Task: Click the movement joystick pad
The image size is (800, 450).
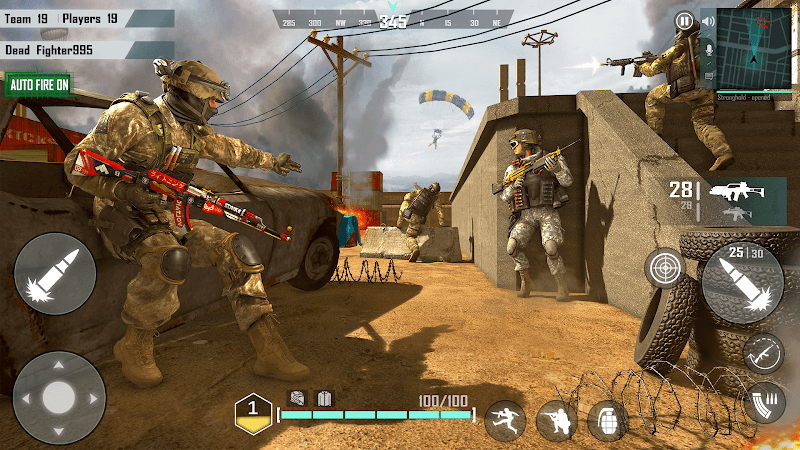Action: tap(59, 395)
